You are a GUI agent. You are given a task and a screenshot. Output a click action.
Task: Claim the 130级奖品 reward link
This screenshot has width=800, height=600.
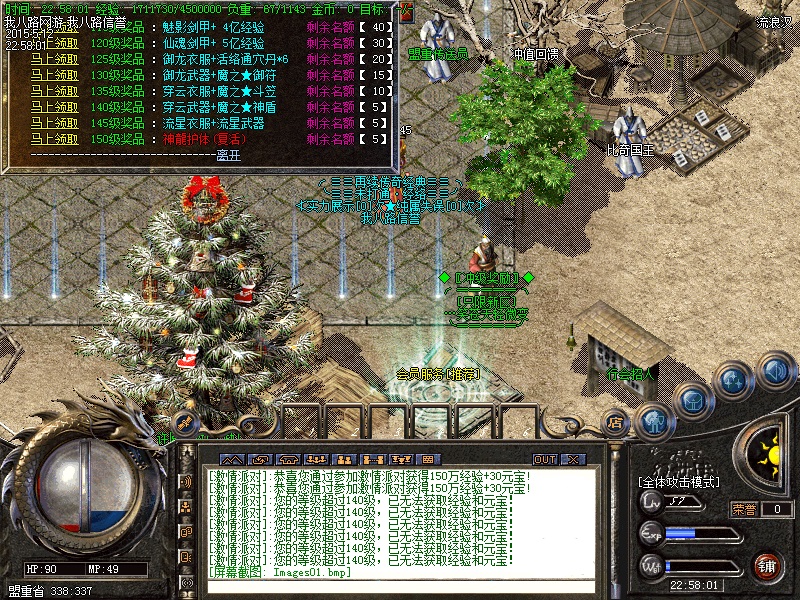point(54,75)
